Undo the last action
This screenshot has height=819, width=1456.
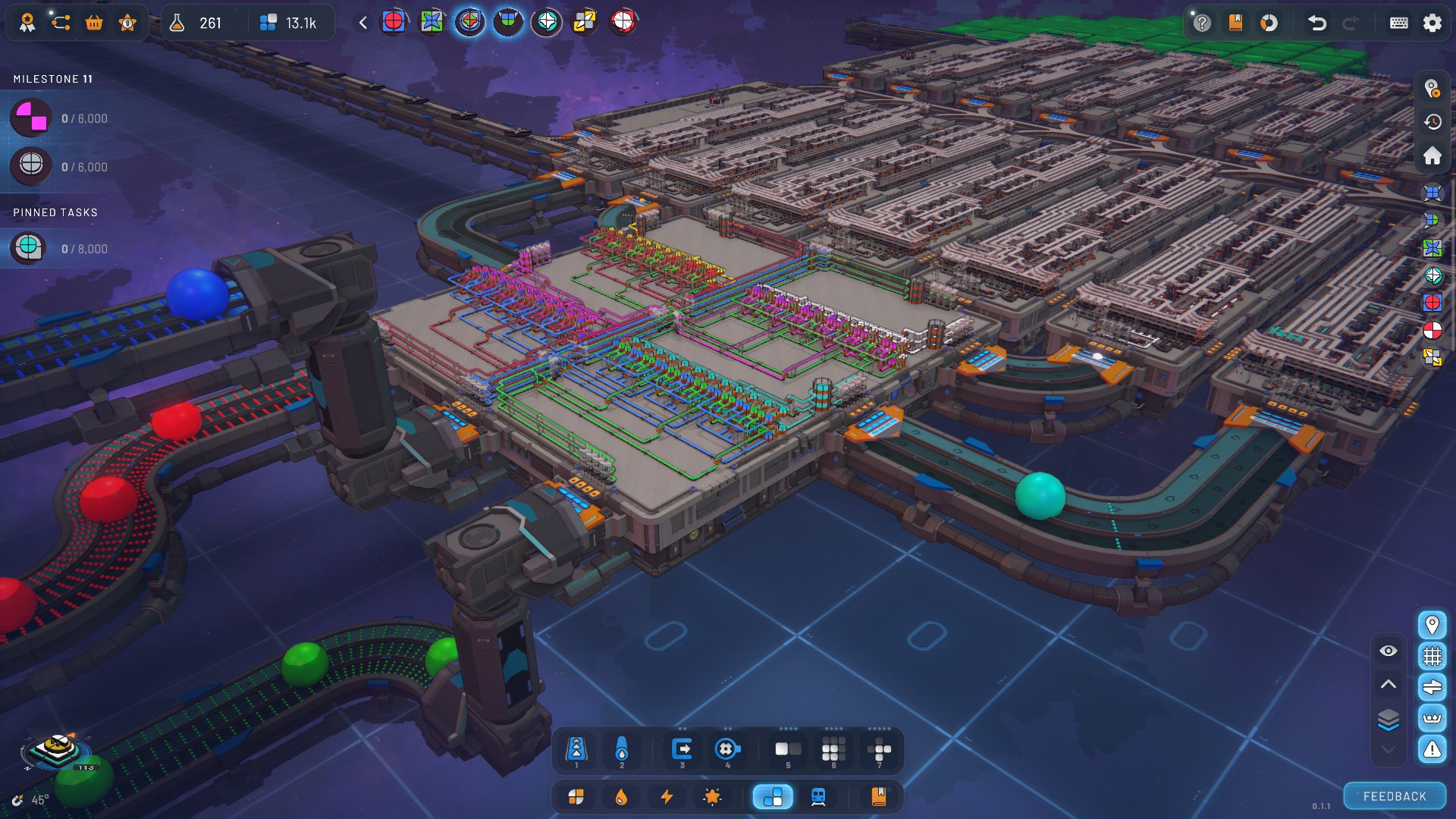1317,23
